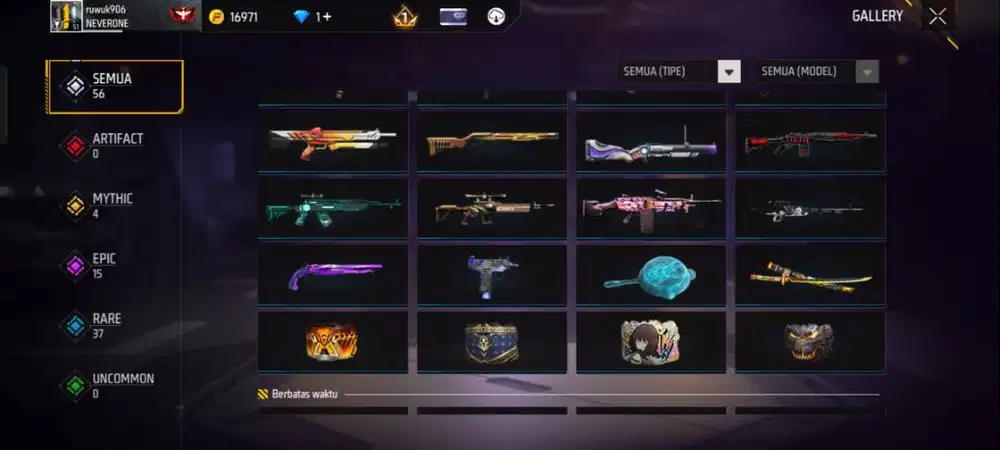
Task: Choose the golden katana skin
Action: (810, 275)
